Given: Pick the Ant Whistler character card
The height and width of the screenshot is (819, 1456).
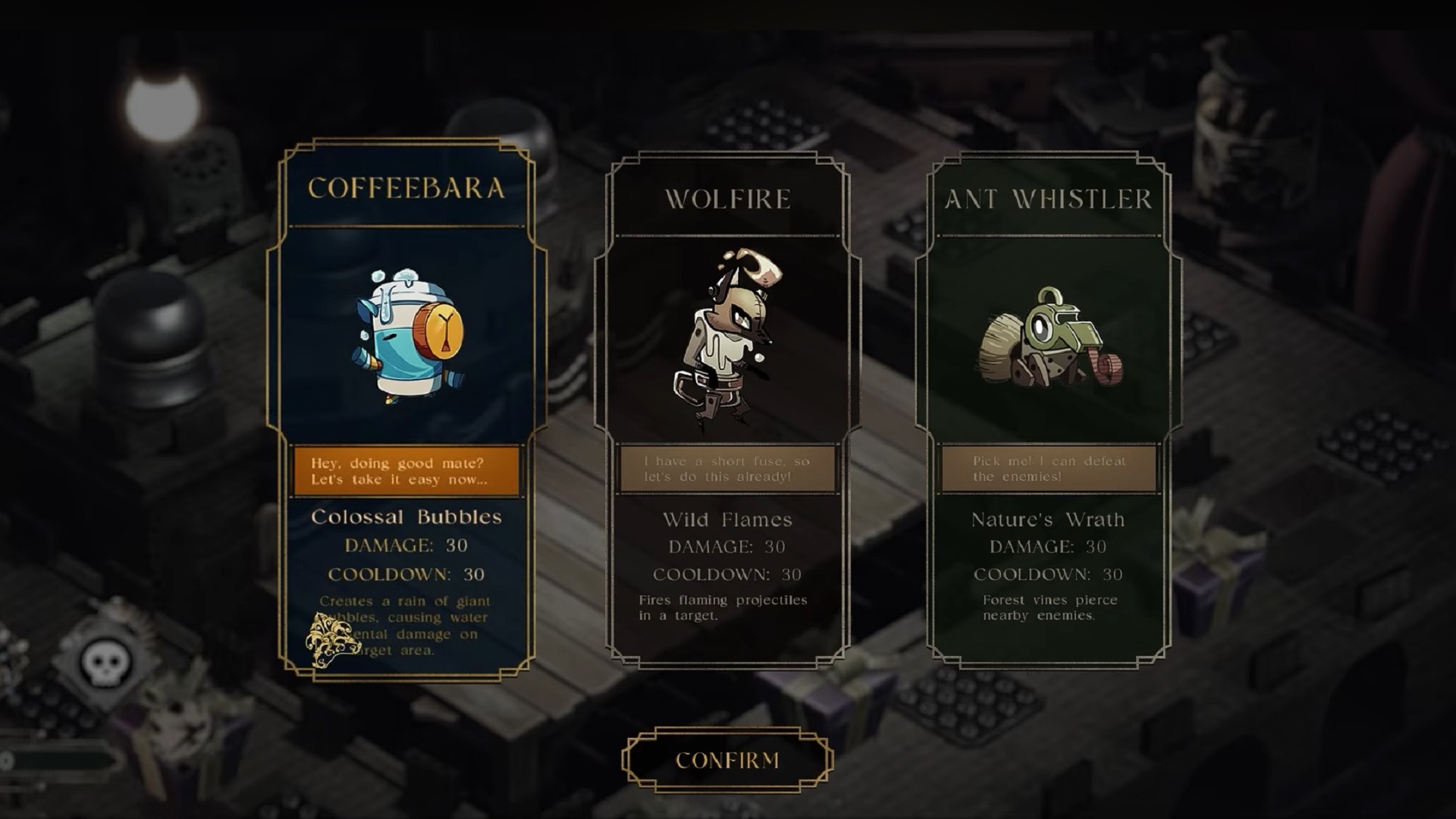Looking at the screenshot, I should pos(1049,341).
